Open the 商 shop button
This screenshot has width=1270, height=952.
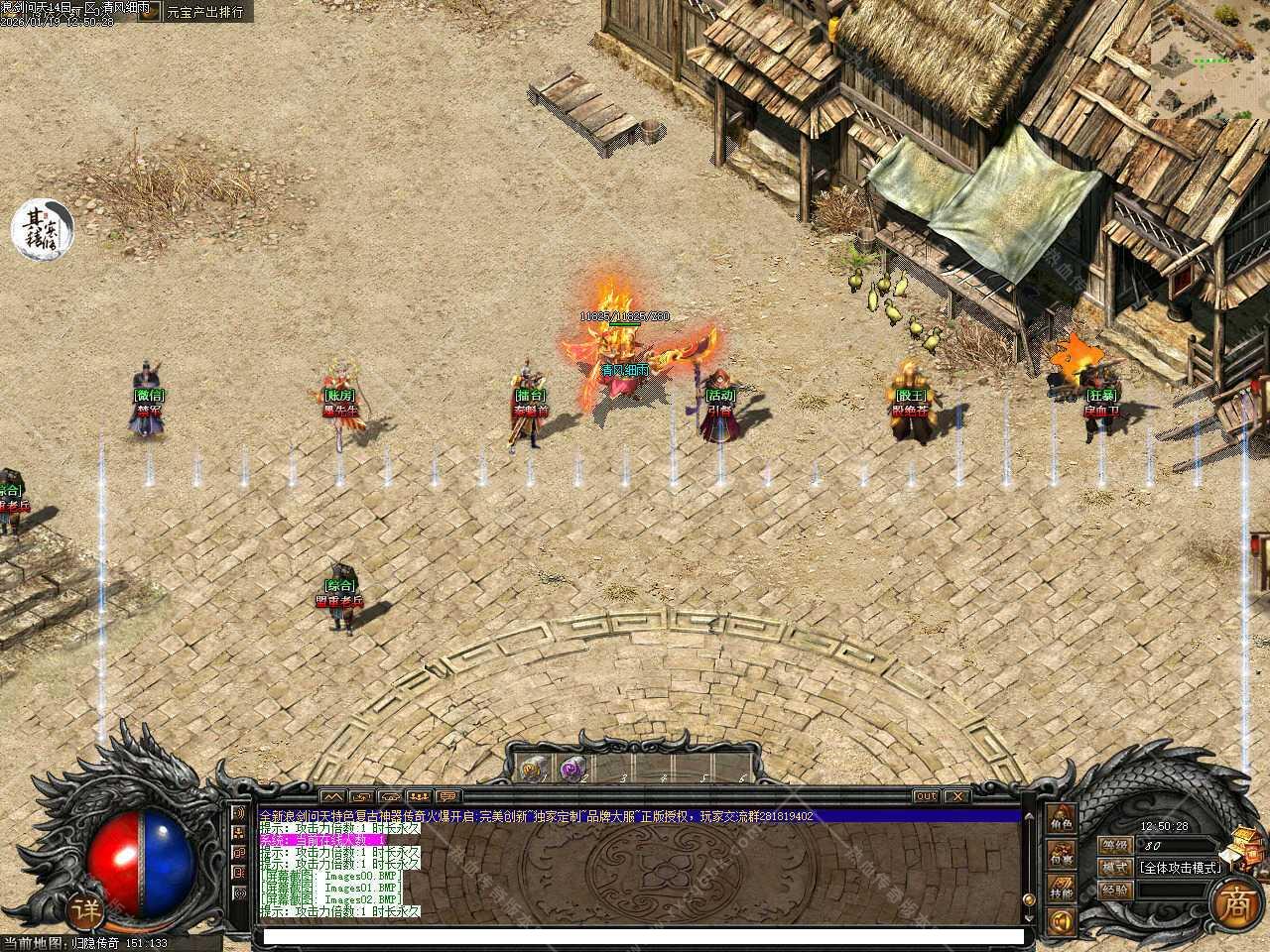(x=1234, y=901)
